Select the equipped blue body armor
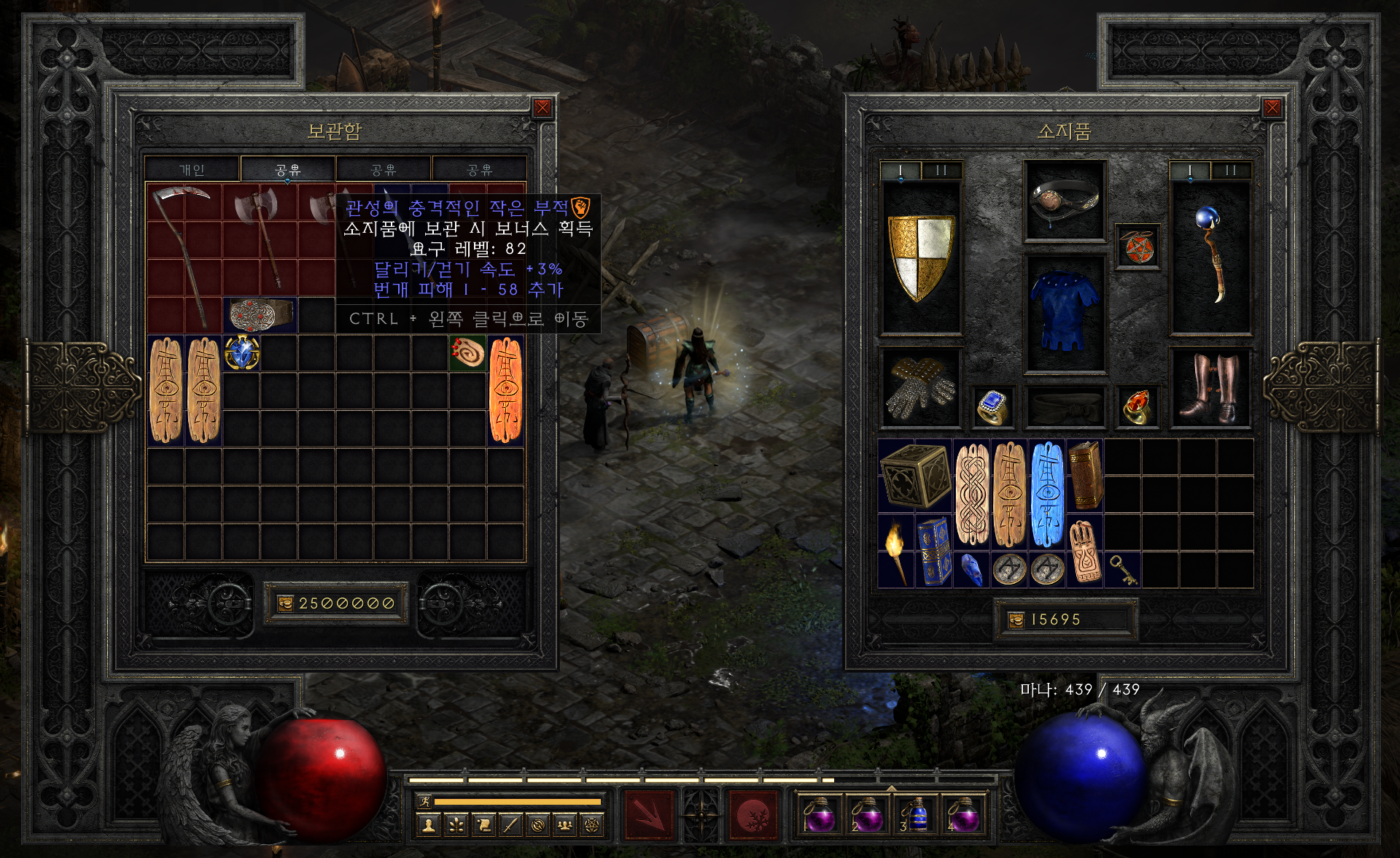1400x858 pixels. click(x=1065, y=312)
